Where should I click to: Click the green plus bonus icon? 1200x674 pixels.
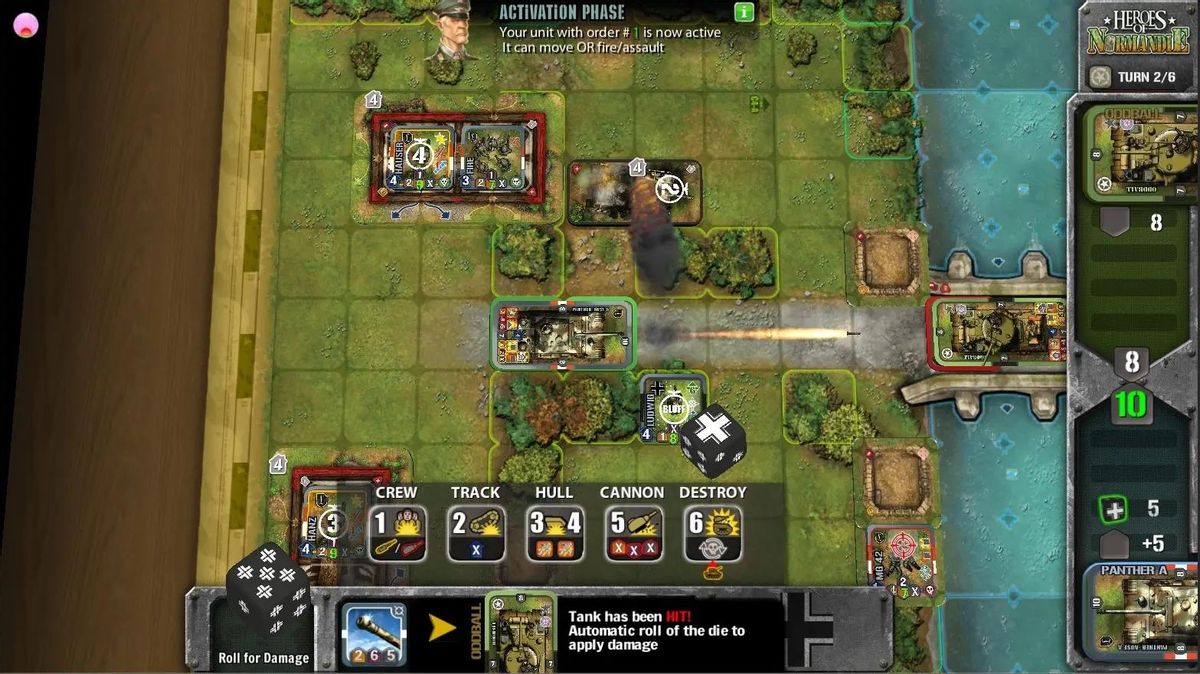(1112, 509)
